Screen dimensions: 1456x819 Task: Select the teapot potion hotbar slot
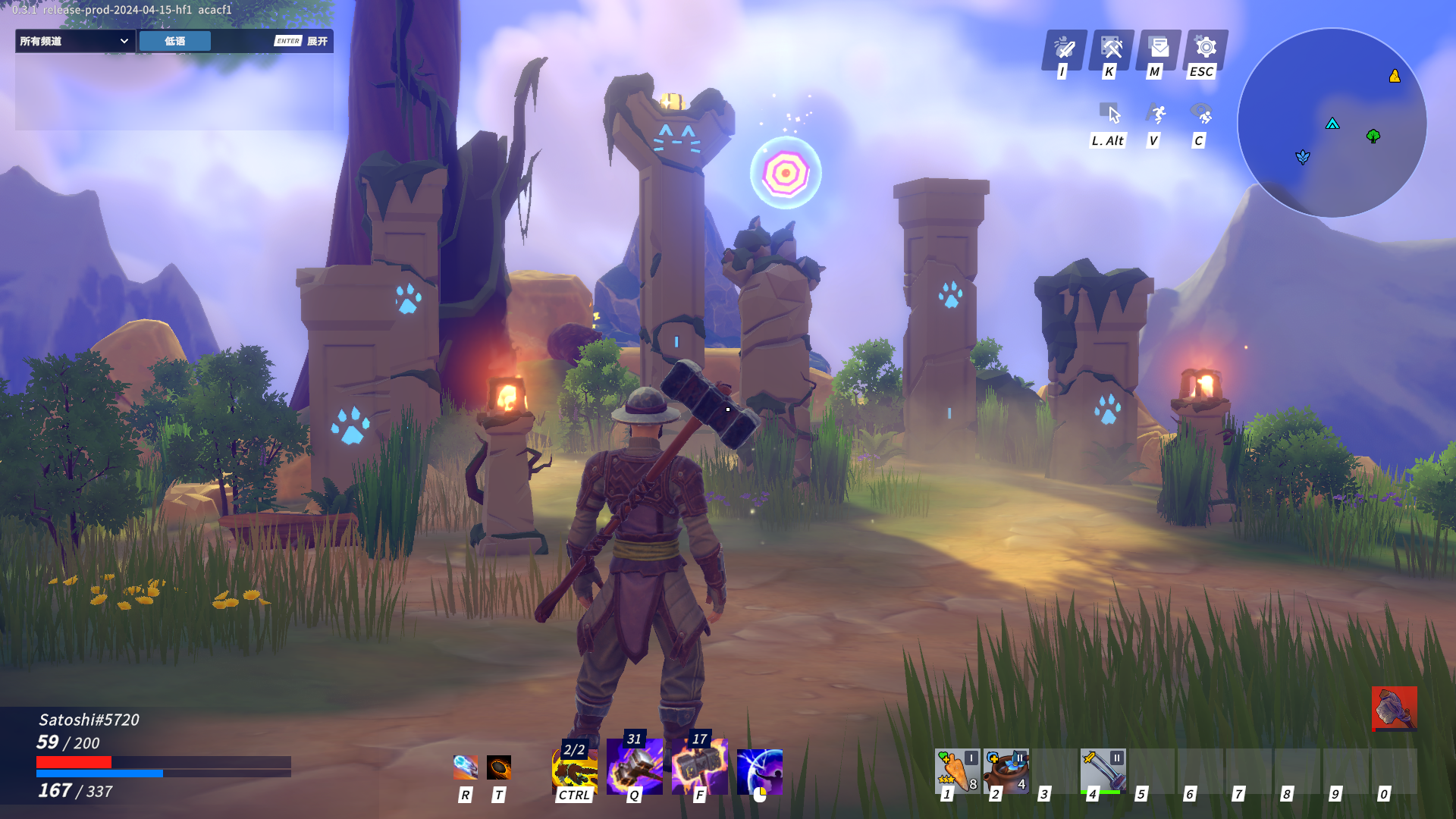click(x=1006, y=770)
